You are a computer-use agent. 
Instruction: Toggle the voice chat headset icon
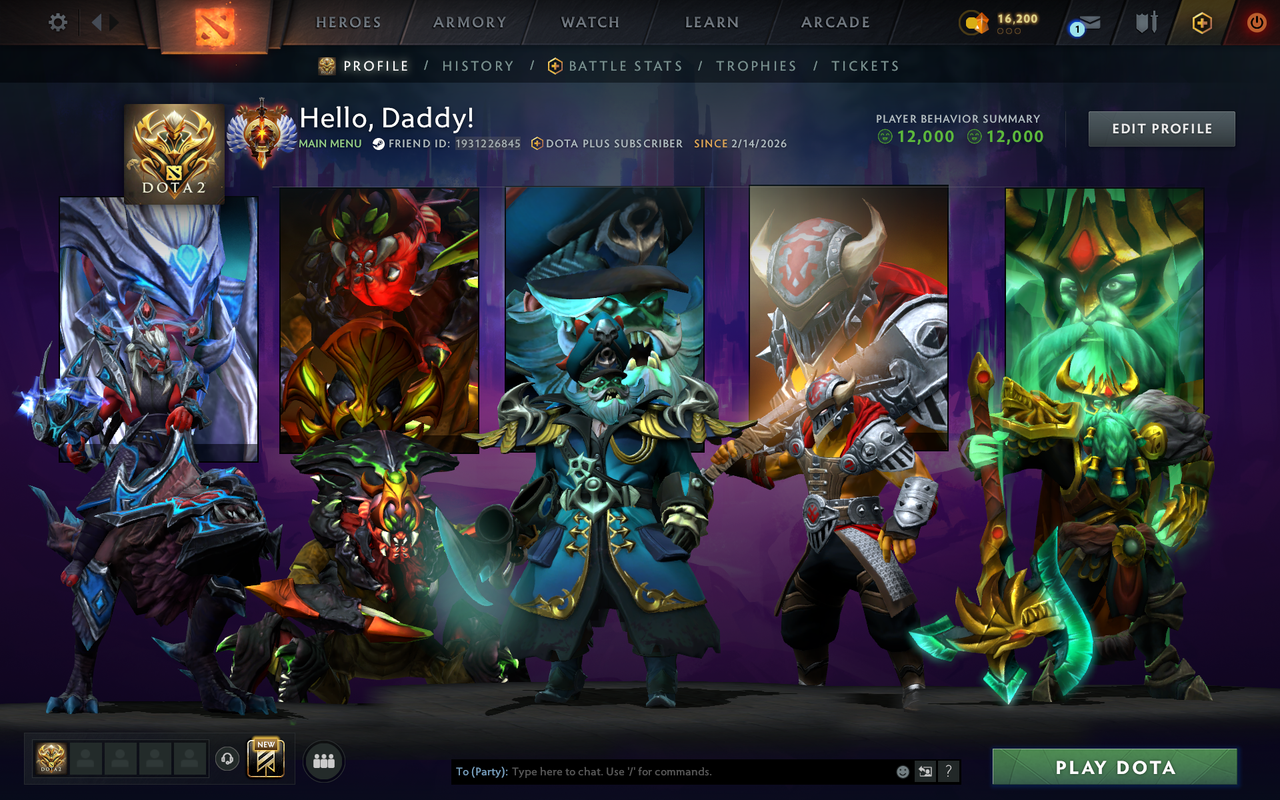[230, 760]
